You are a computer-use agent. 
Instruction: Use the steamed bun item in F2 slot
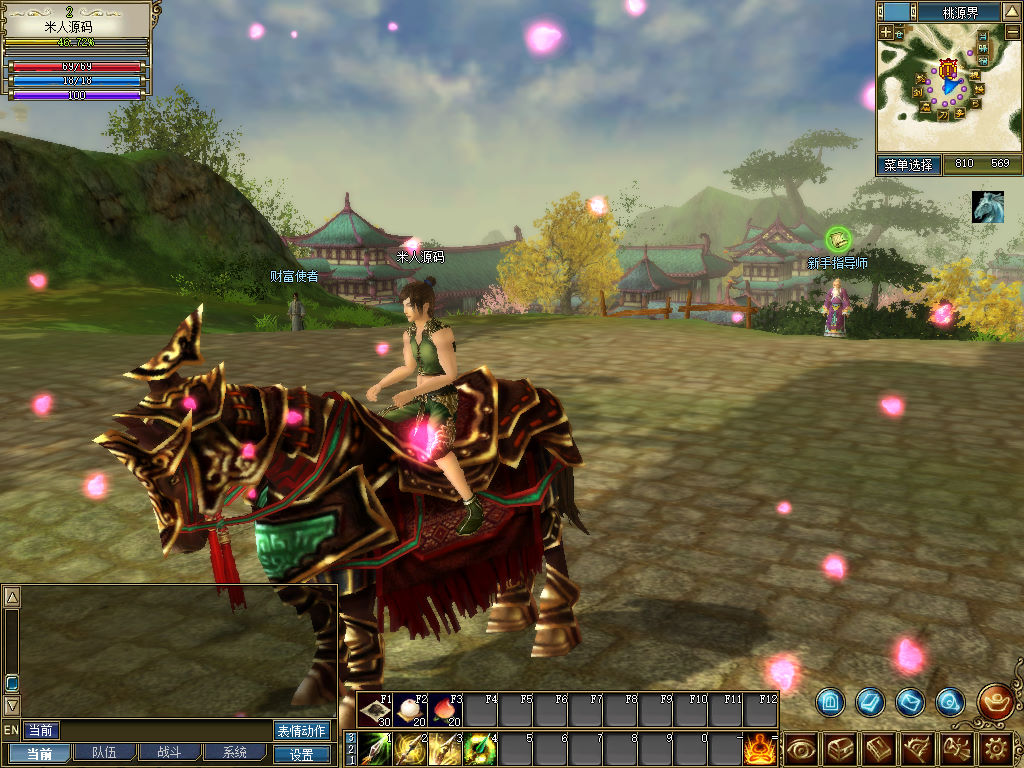coord(411,710)
